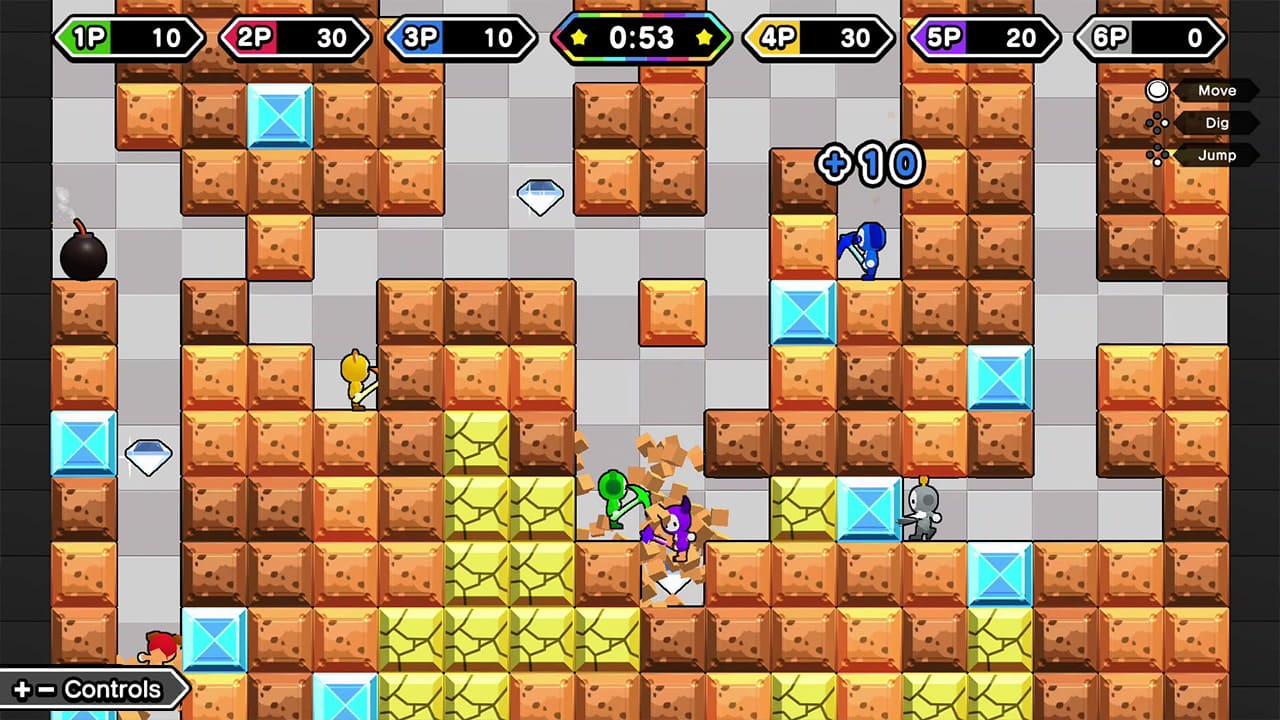
Task: Select the diamond near the top center
Action: [540, 196]
